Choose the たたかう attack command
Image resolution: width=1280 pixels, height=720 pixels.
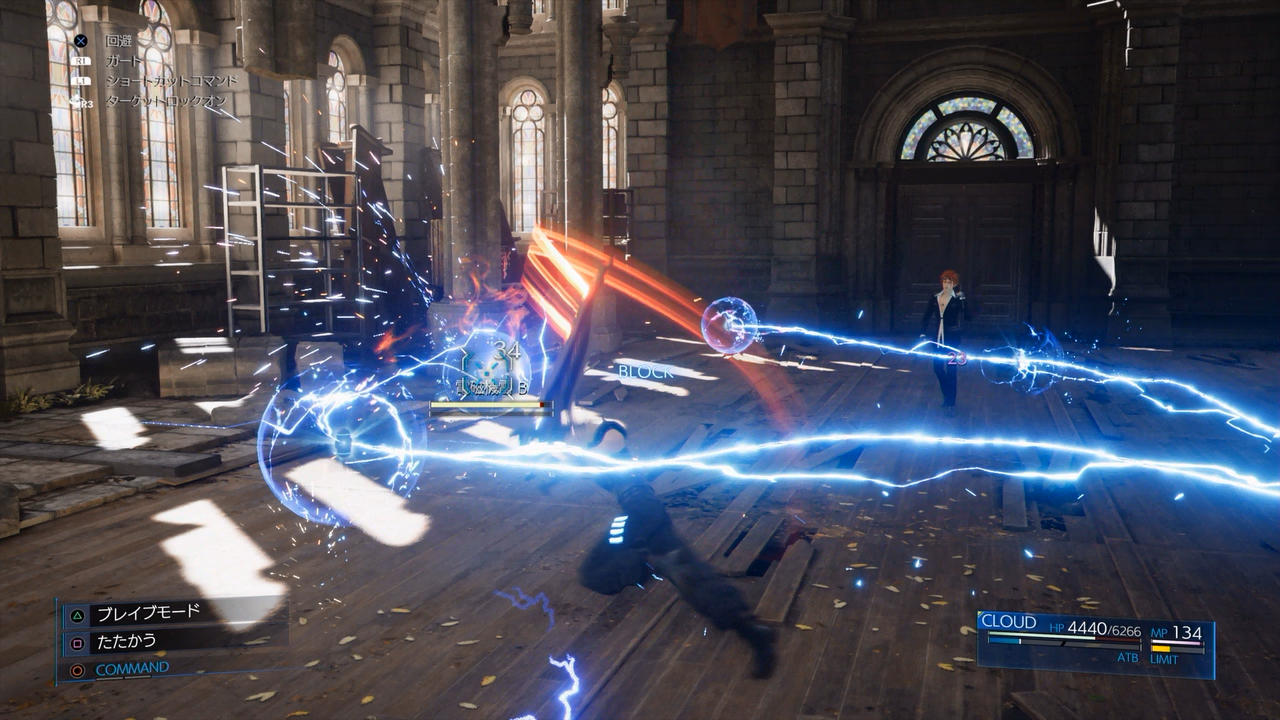tap(126, 640)
